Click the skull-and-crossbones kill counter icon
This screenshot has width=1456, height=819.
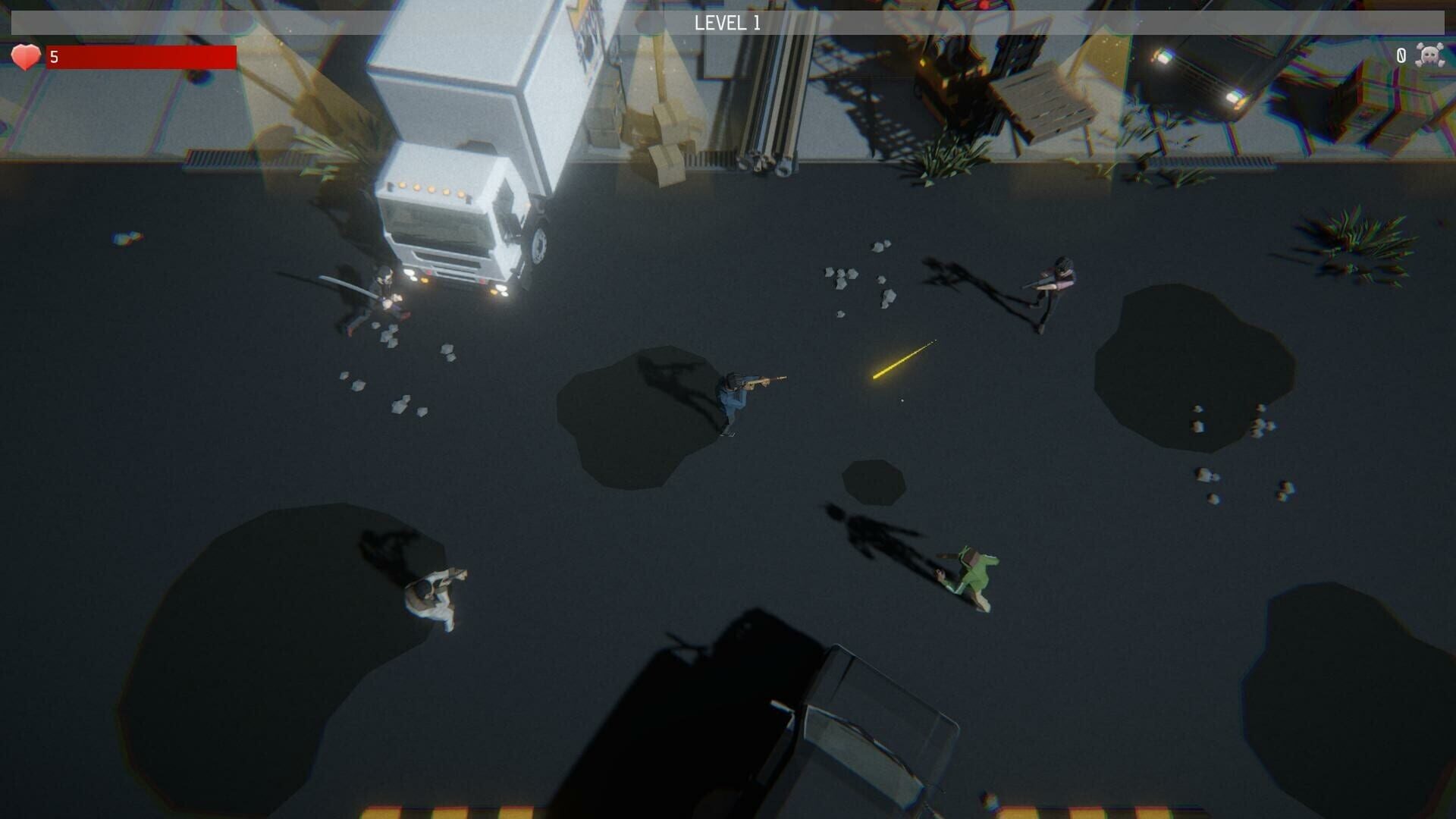coord(1431,55)
